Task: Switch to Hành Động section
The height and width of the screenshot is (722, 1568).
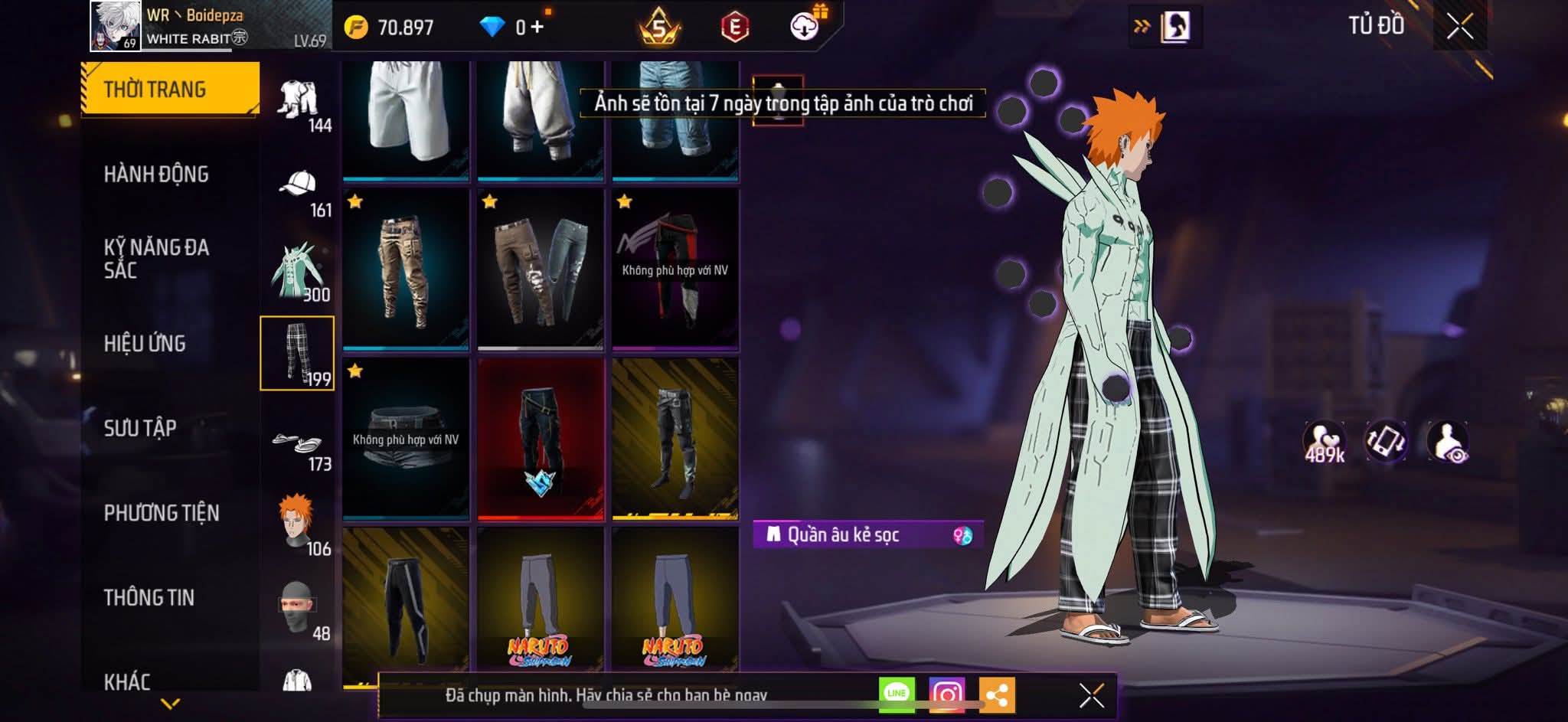Action: pos(156,175)
